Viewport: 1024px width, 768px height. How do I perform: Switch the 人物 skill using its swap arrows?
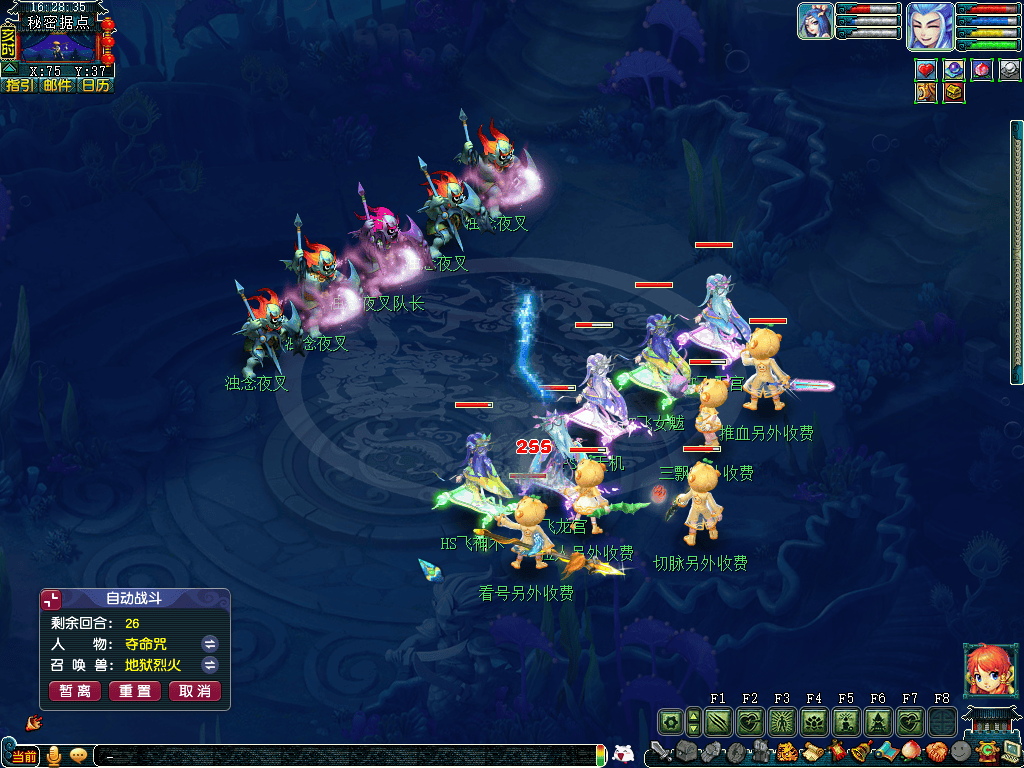pyautogui.click(x=210, y=643)
